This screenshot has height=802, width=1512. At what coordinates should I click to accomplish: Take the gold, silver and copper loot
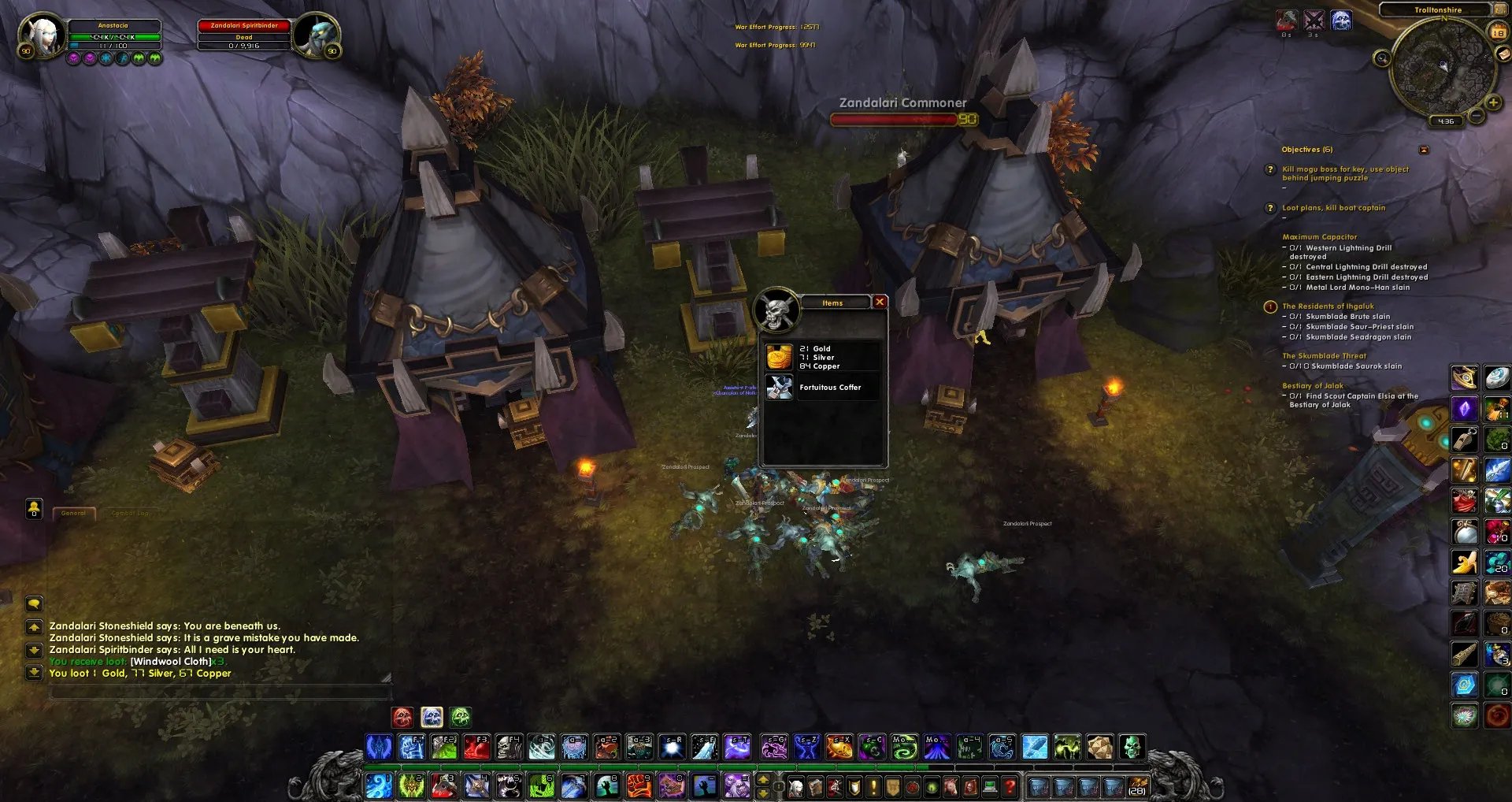tap(821, 357)
